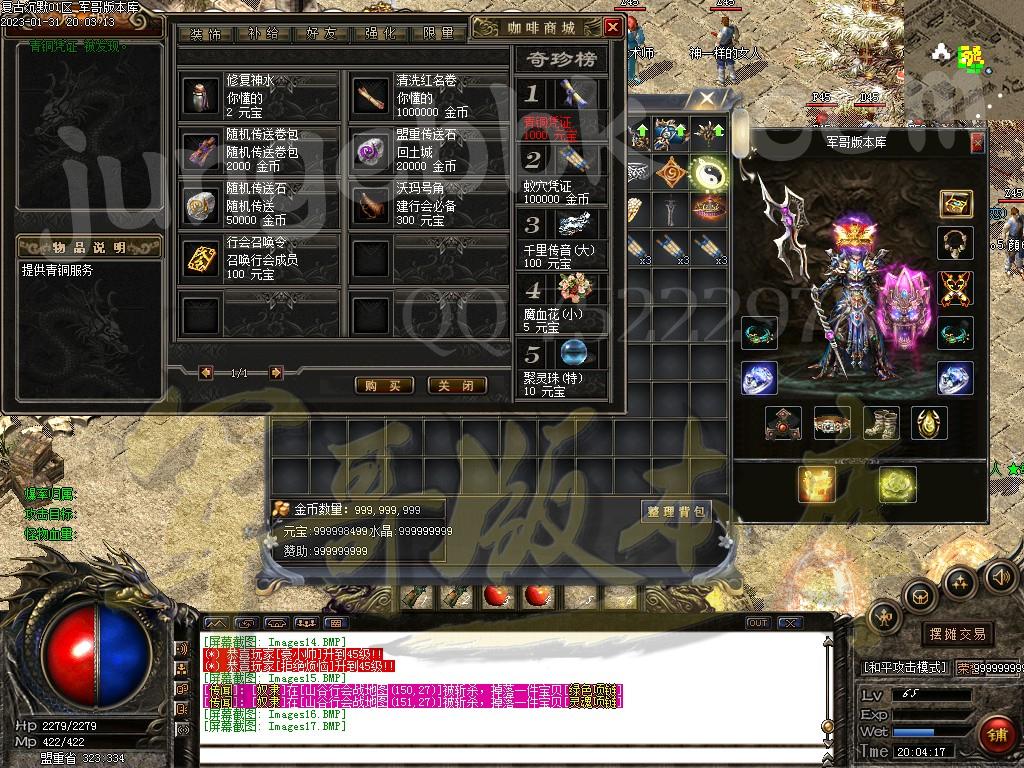Open the round 铺 shop button
The width and height of the screenshot is (1024, 768).
click(x=995, y=735)
